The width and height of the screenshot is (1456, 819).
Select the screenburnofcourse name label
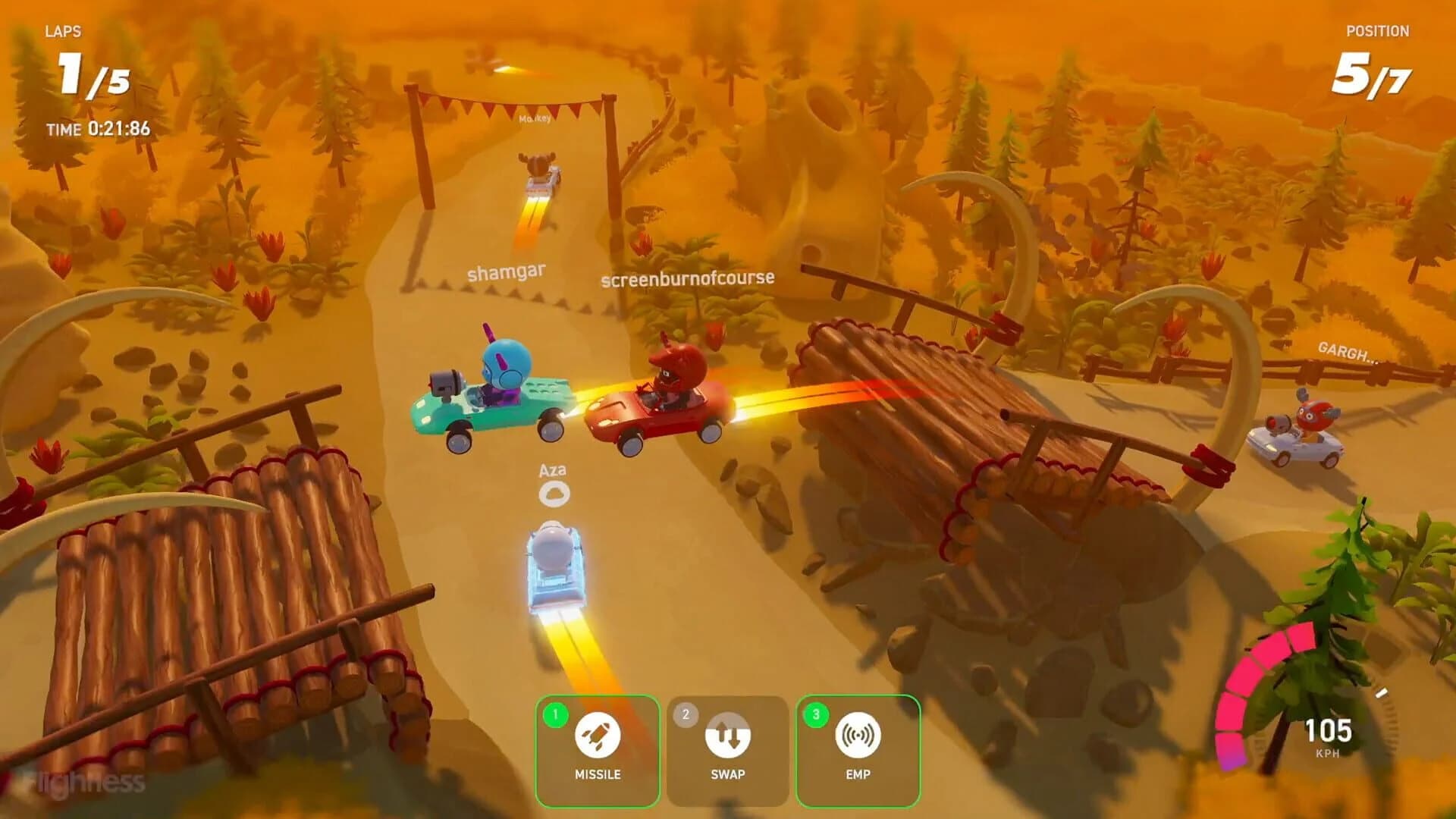pyautogui.click(x=686, y=280)
